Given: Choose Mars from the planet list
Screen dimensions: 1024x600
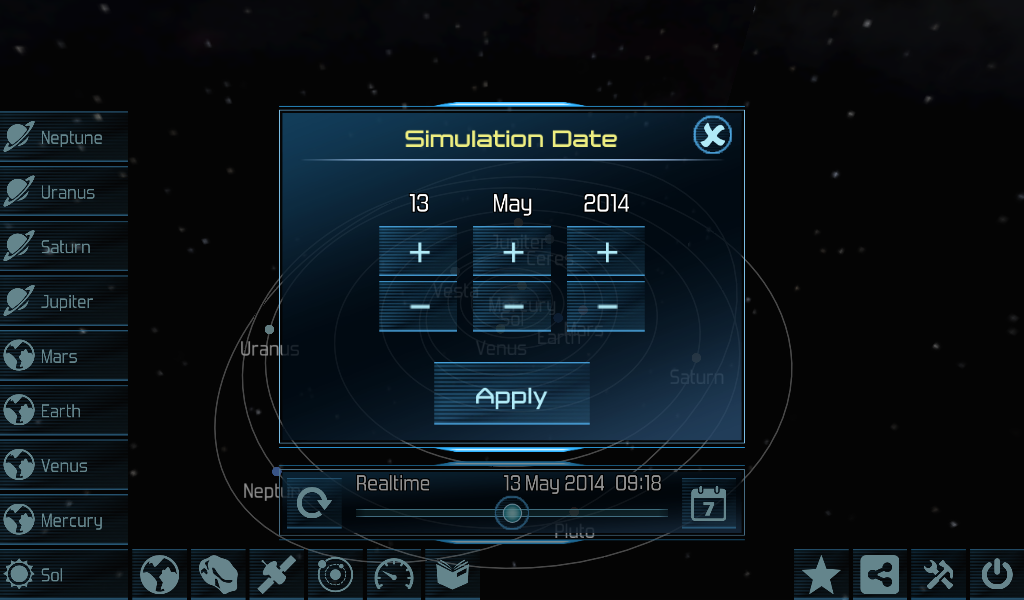Looking at the screenshot, I should tap(64, 356).
